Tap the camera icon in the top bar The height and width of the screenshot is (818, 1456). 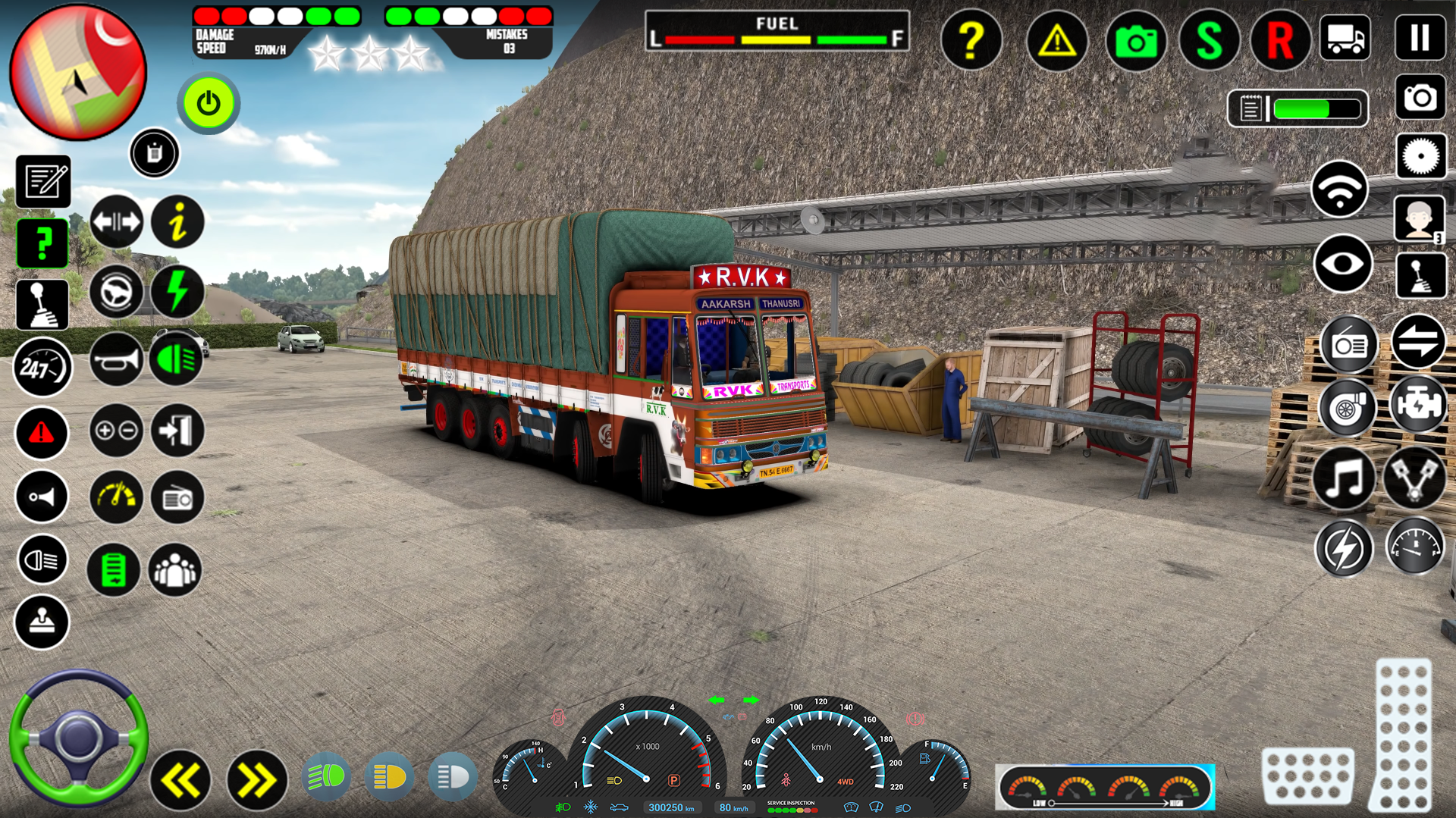point(1135,42)
